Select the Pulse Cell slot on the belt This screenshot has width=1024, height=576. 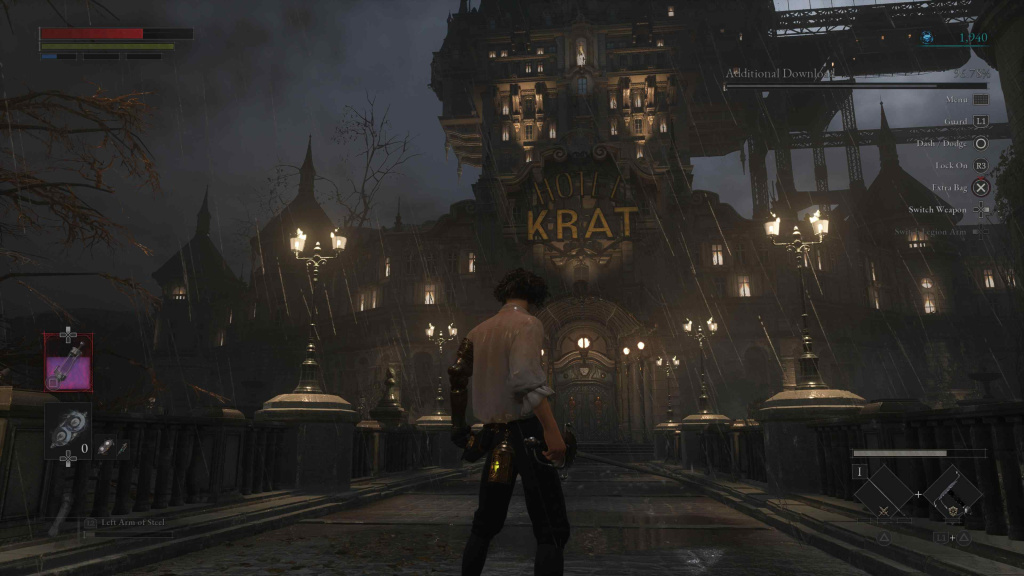coord(68,361)
